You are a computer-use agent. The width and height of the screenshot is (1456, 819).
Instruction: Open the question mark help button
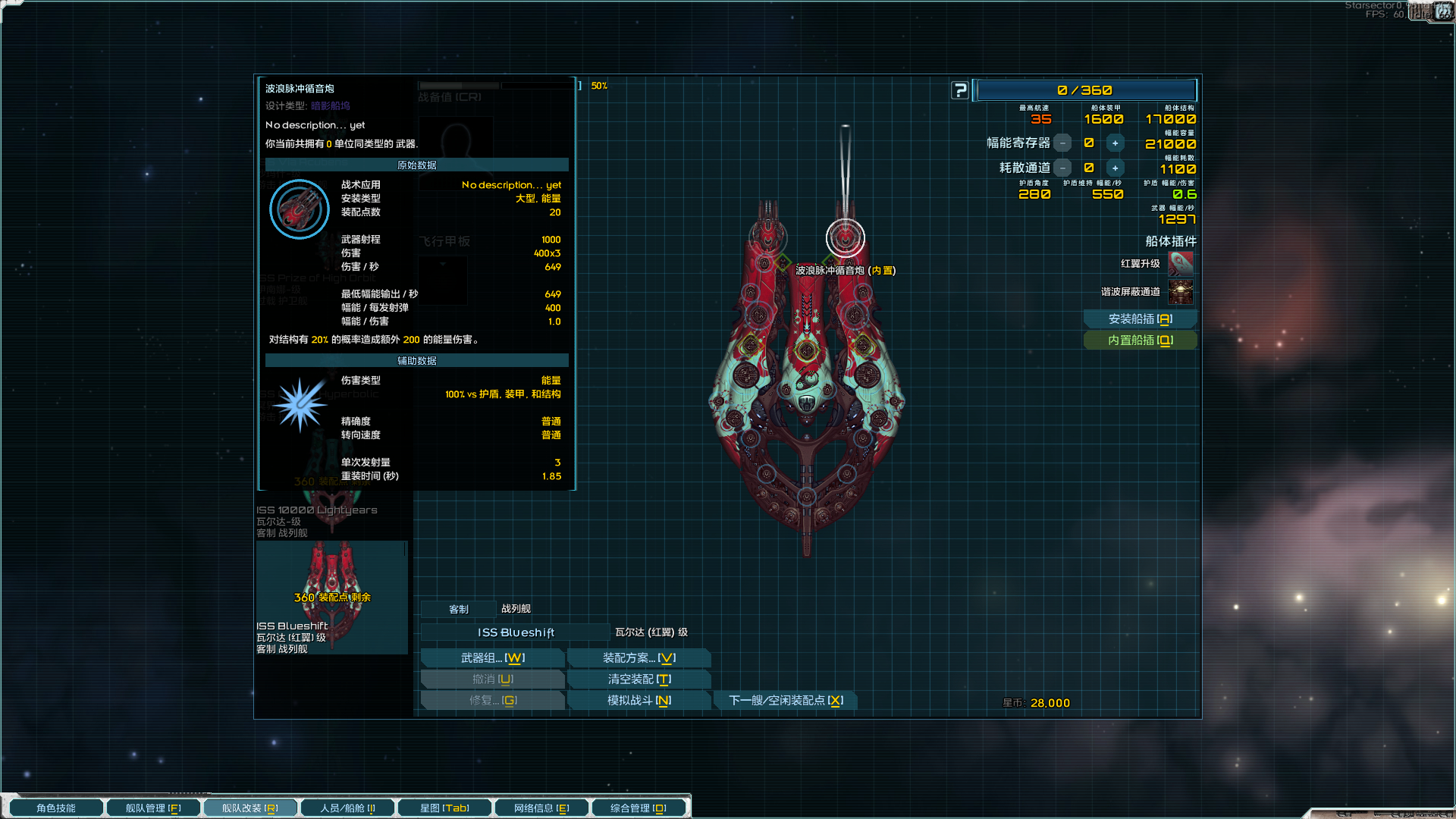coord(960,90)
